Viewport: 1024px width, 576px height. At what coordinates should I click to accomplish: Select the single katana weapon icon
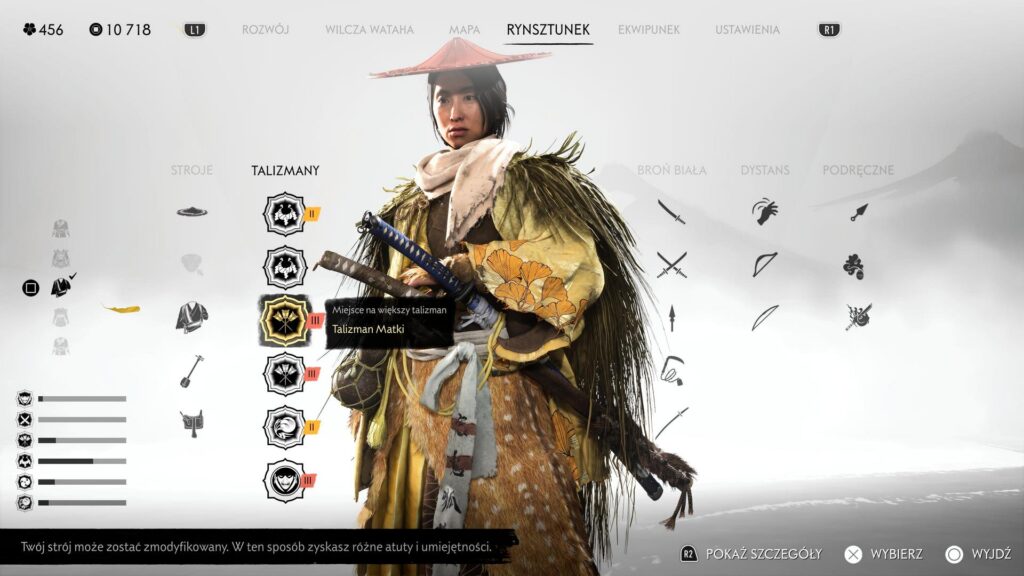[x=671, y=211]
